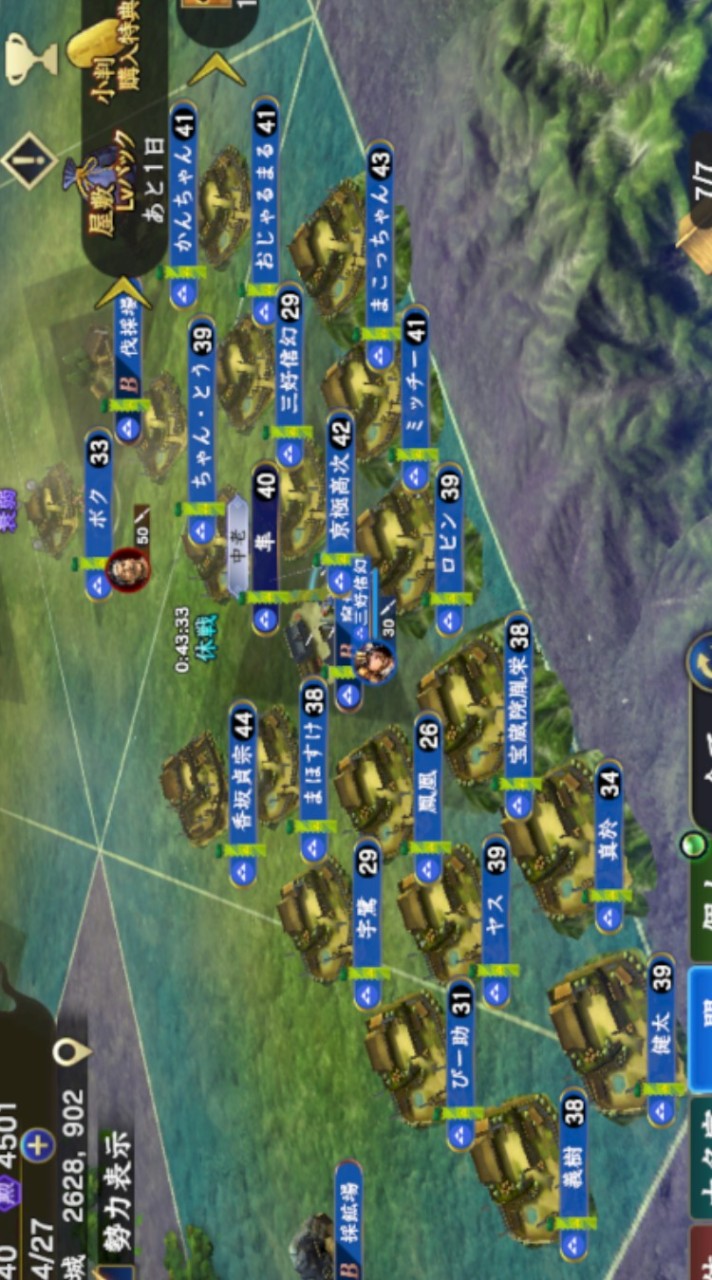The image size is (712, 1280).
Task: Choose the 健太 castle label
Action: point(660,1040)
